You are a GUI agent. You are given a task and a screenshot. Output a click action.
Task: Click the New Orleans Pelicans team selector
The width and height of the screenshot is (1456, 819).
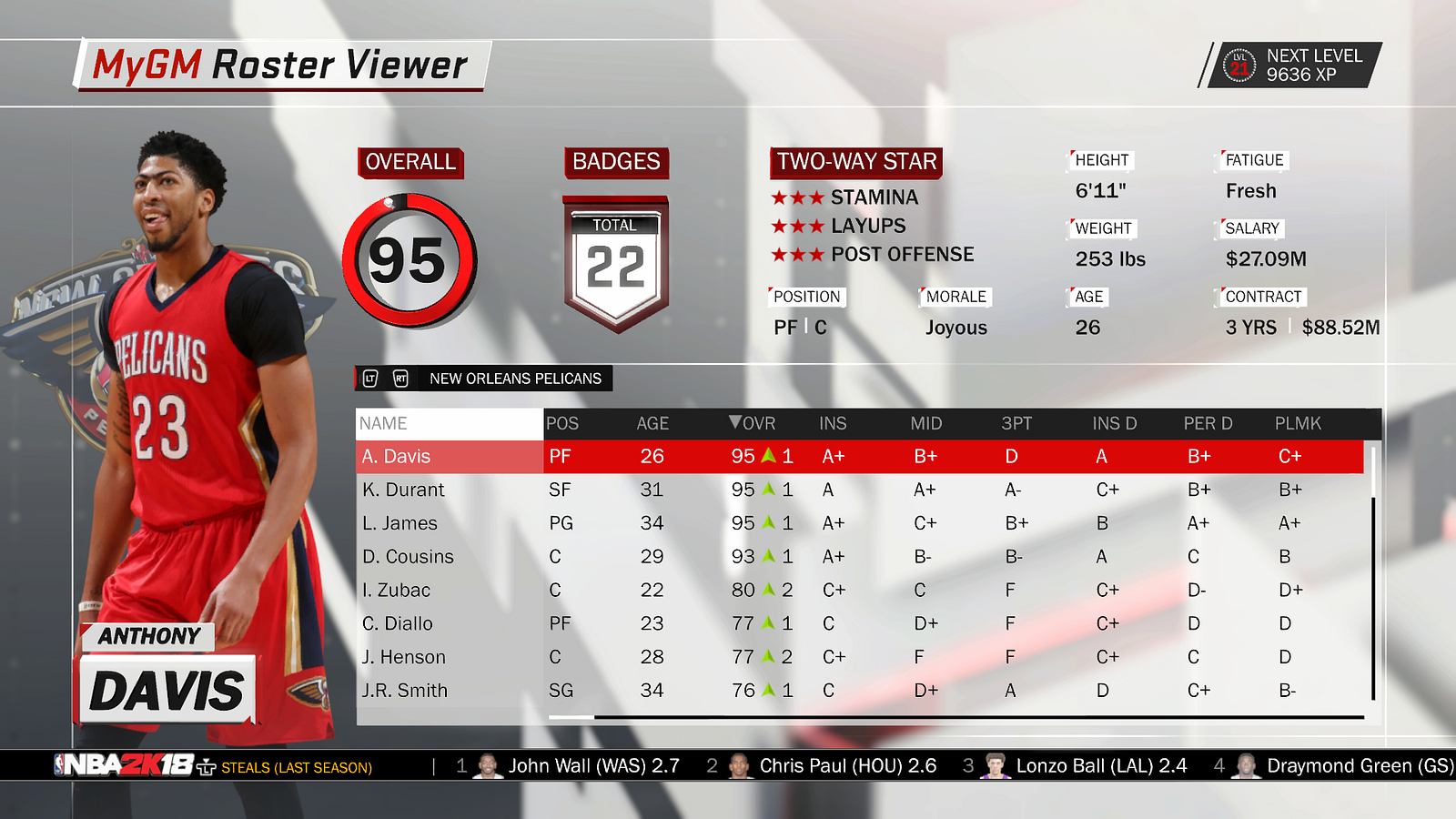515,379
